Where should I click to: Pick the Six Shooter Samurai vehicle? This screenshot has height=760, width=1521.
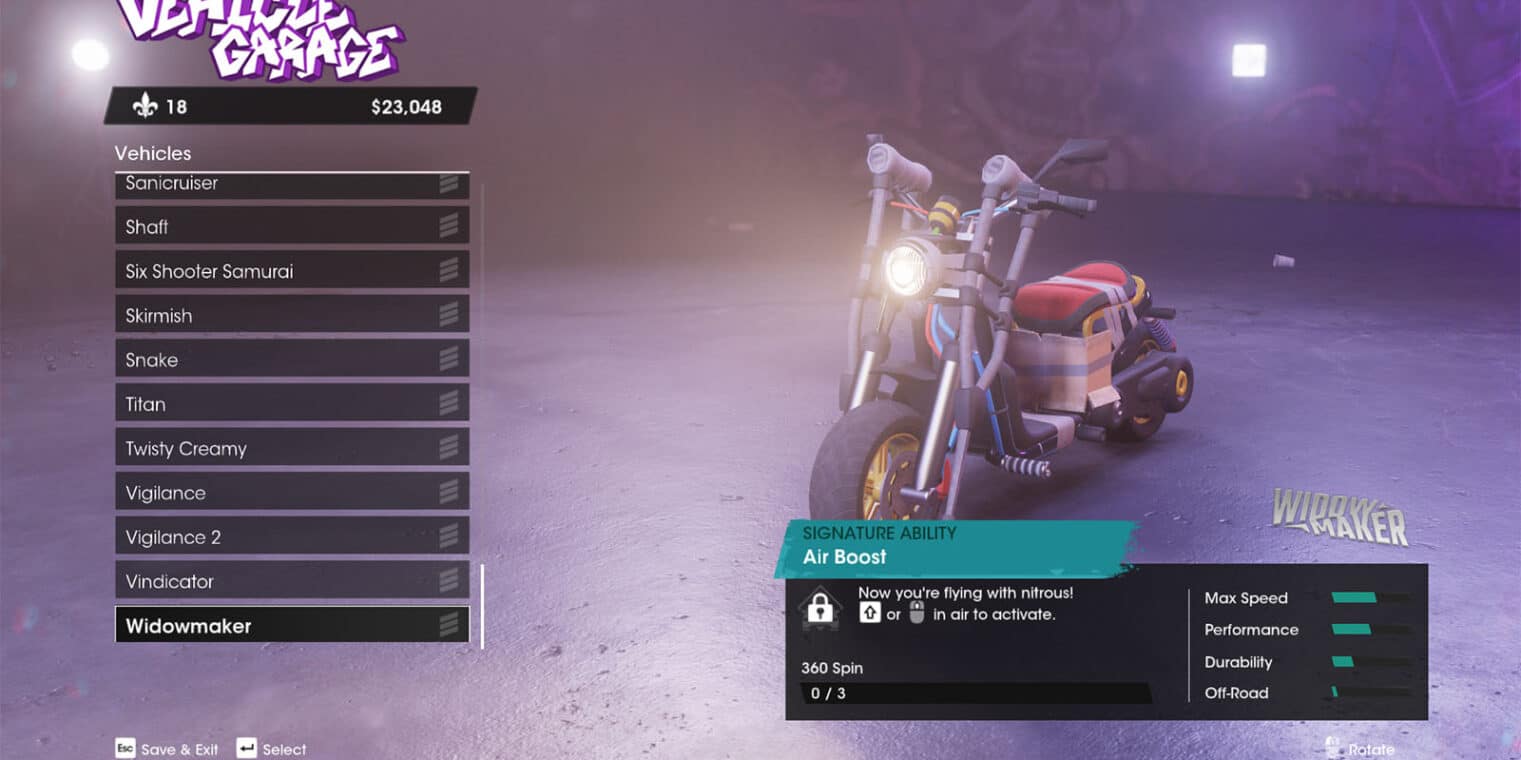point(291,271)
